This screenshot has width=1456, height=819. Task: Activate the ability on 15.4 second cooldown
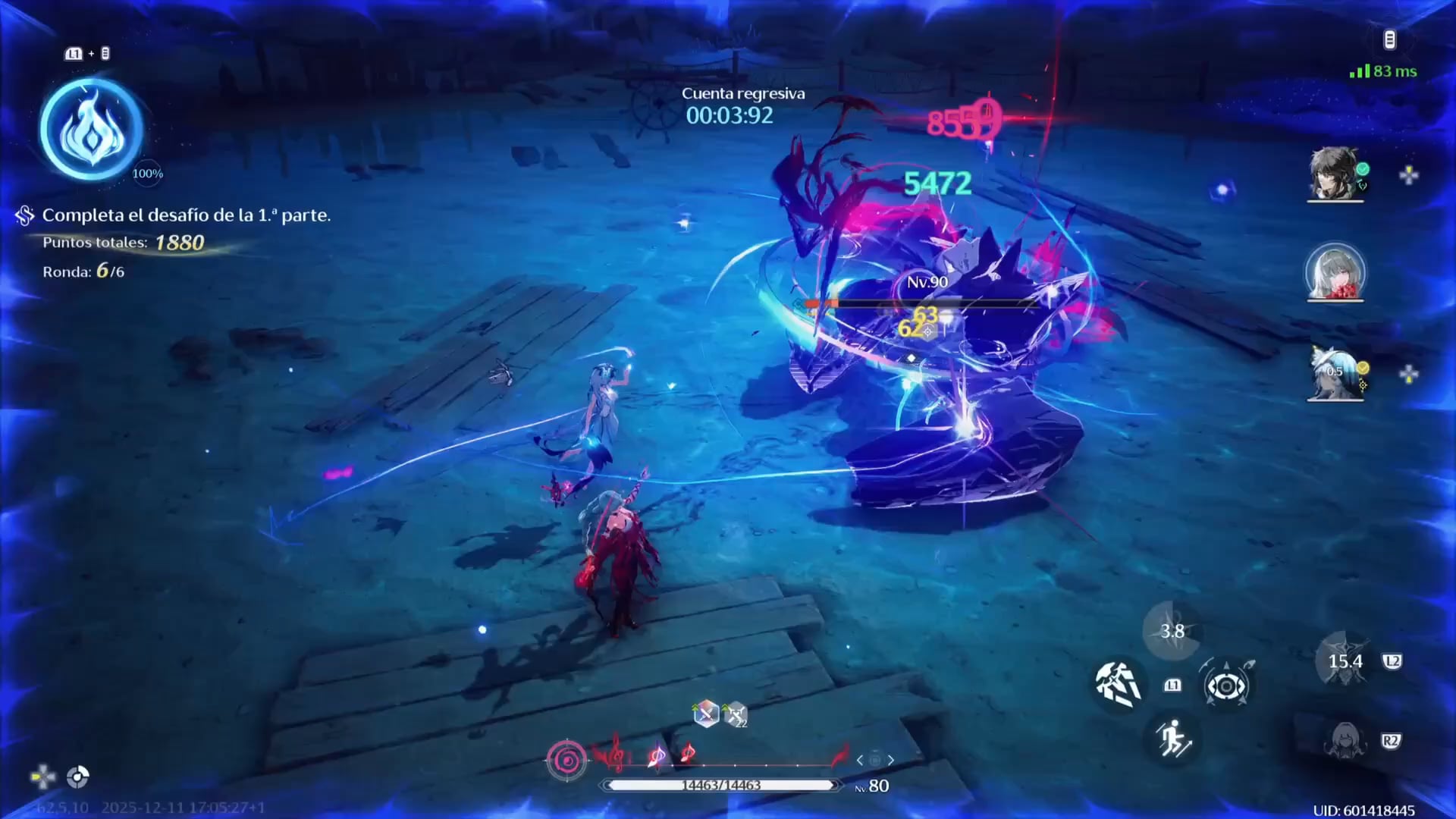[x=1345, y=662]
